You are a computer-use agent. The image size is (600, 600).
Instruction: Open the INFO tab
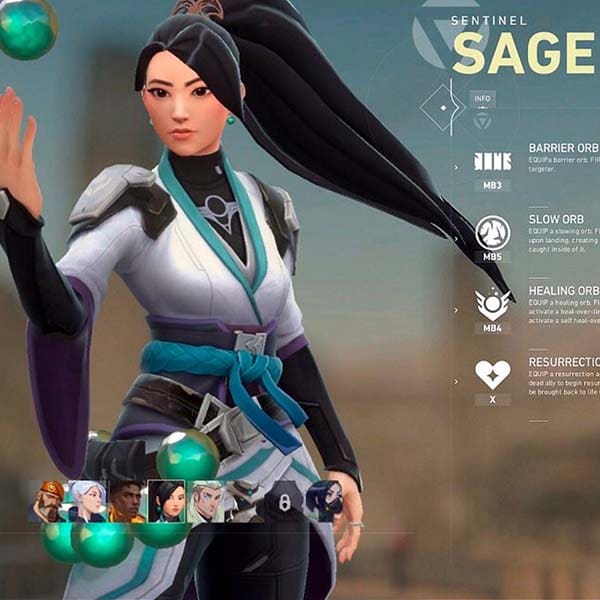point(482,98)
